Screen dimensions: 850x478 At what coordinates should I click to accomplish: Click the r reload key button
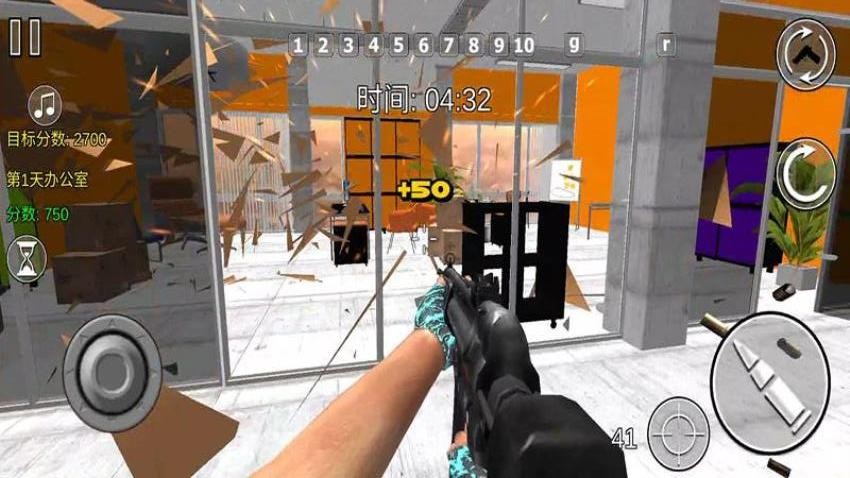click(x=666, y=44)
